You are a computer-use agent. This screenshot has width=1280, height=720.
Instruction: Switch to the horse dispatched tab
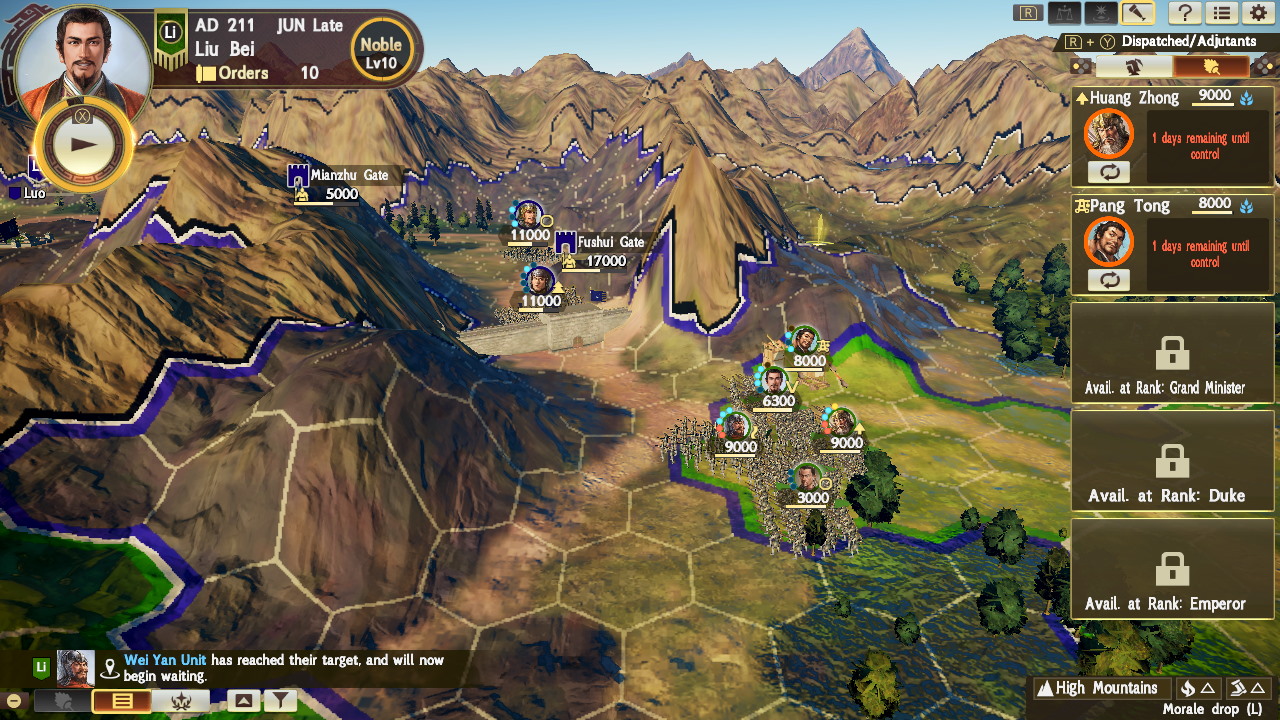tap(1135, 66)
